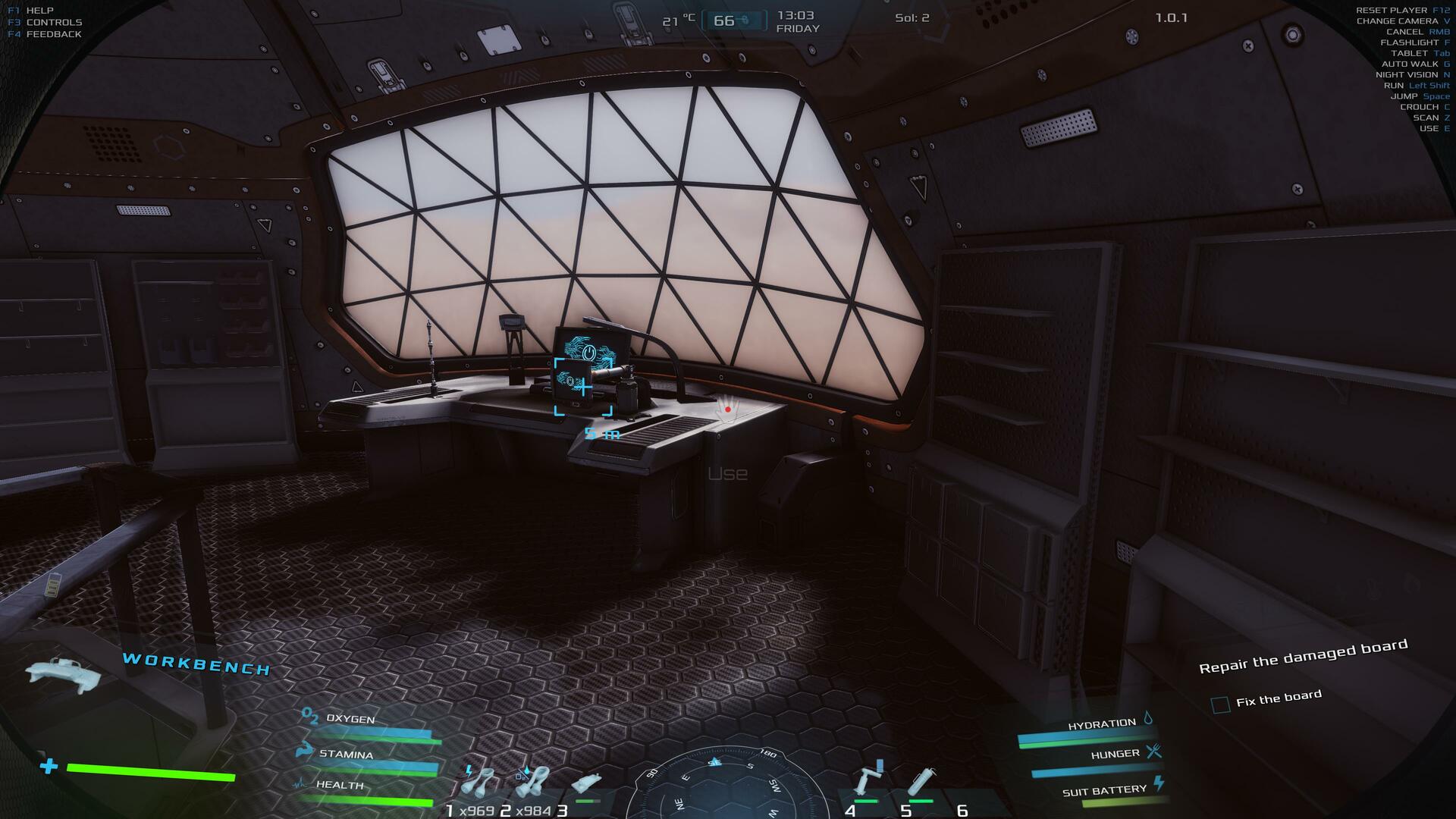Tick the Fix the board objective checkbox
This screenshot has height=819, width=1456.
[x=1220, y=704]
